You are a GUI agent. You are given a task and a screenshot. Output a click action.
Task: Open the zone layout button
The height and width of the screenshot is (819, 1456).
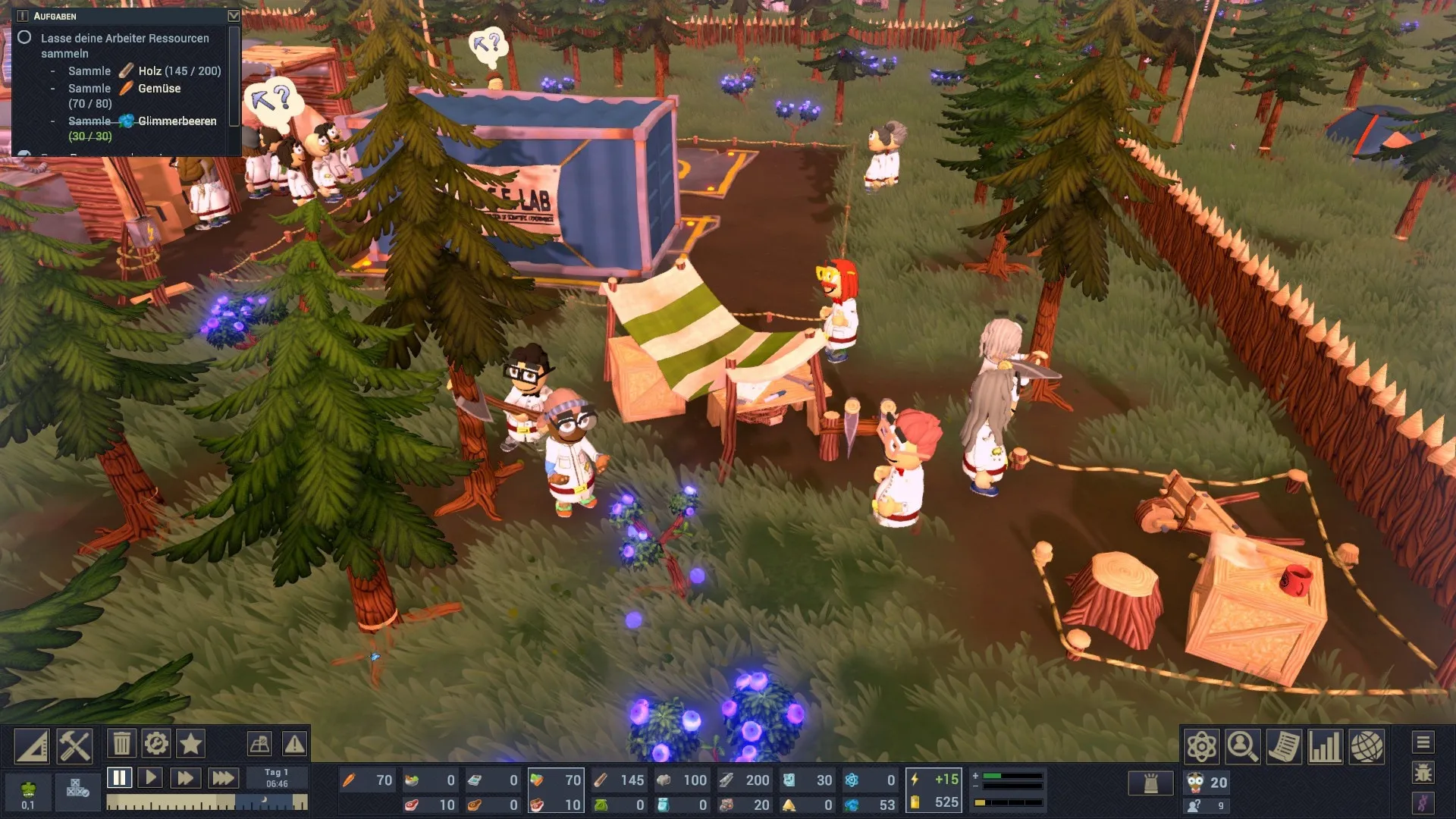259,744
